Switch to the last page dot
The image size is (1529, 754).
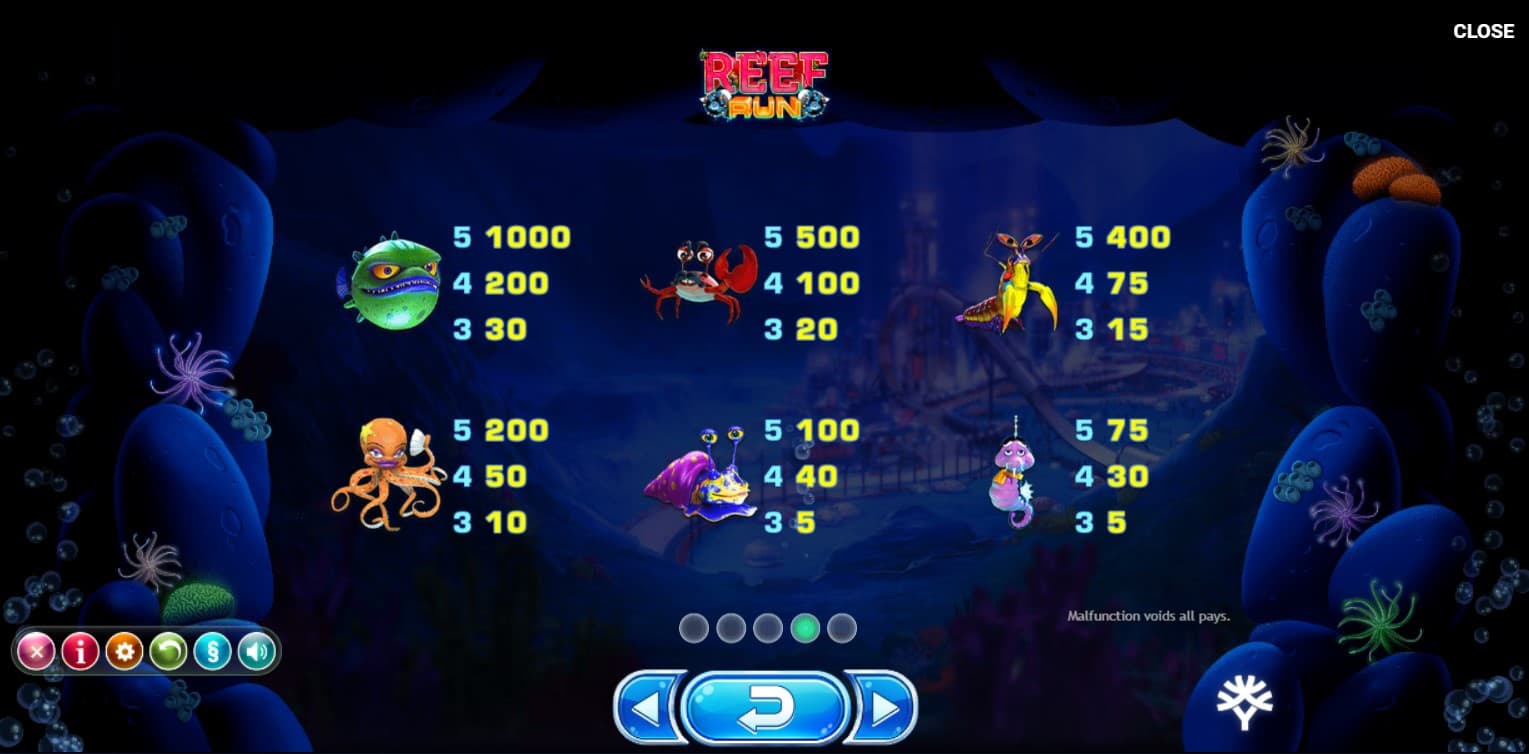842,628
